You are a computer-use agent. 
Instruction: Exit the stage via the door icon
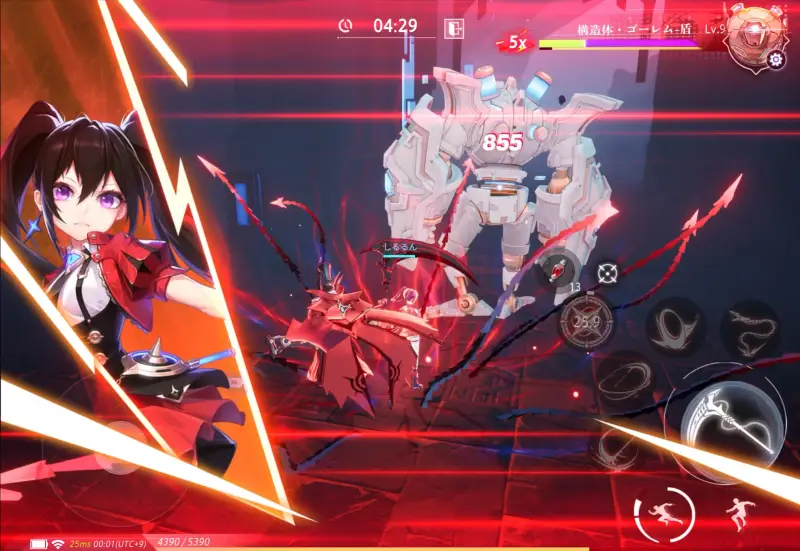coord(455,27)
